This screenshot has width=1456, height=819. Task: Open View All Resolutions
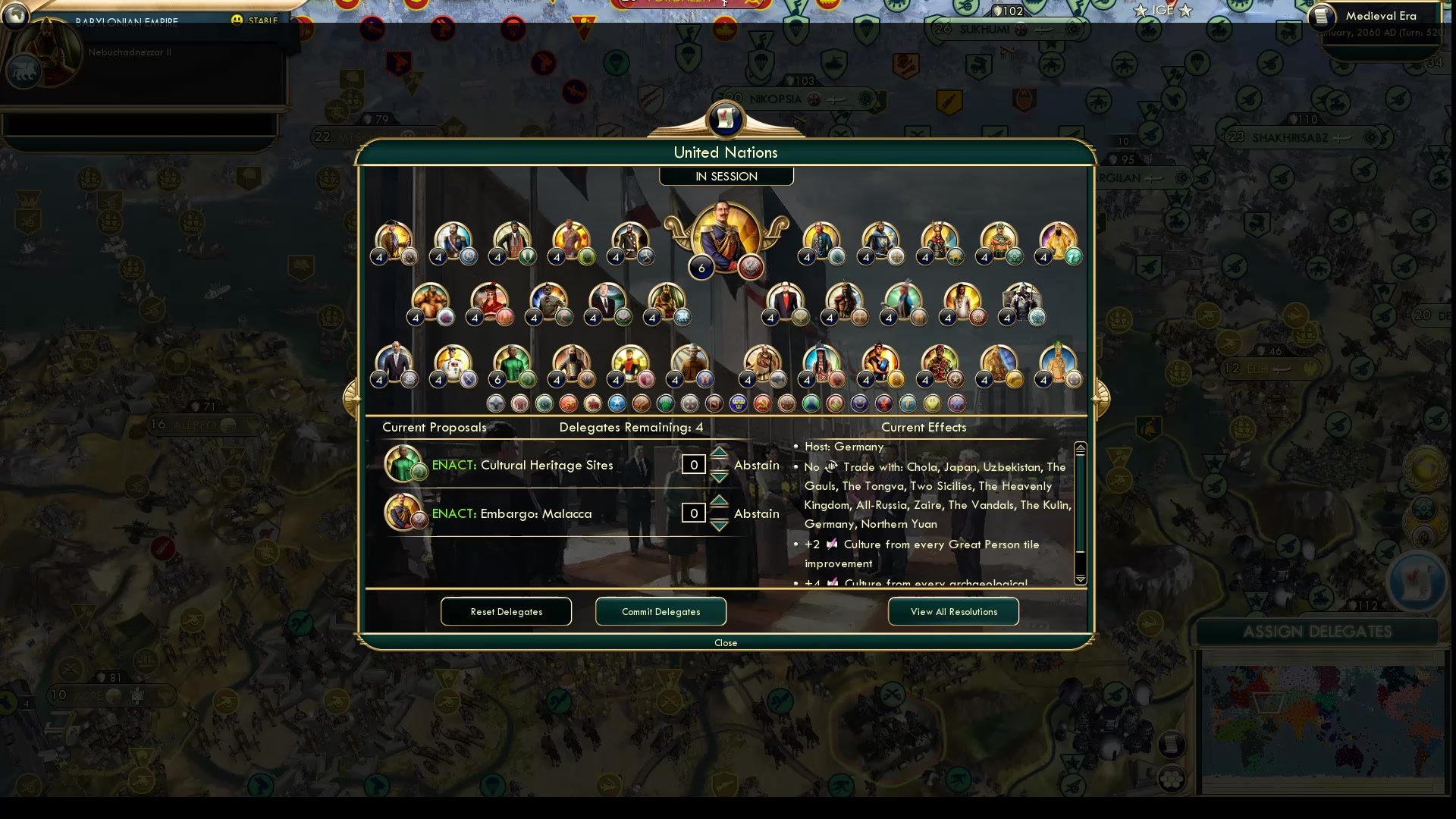pyautogui.click(x=953, y=611)
